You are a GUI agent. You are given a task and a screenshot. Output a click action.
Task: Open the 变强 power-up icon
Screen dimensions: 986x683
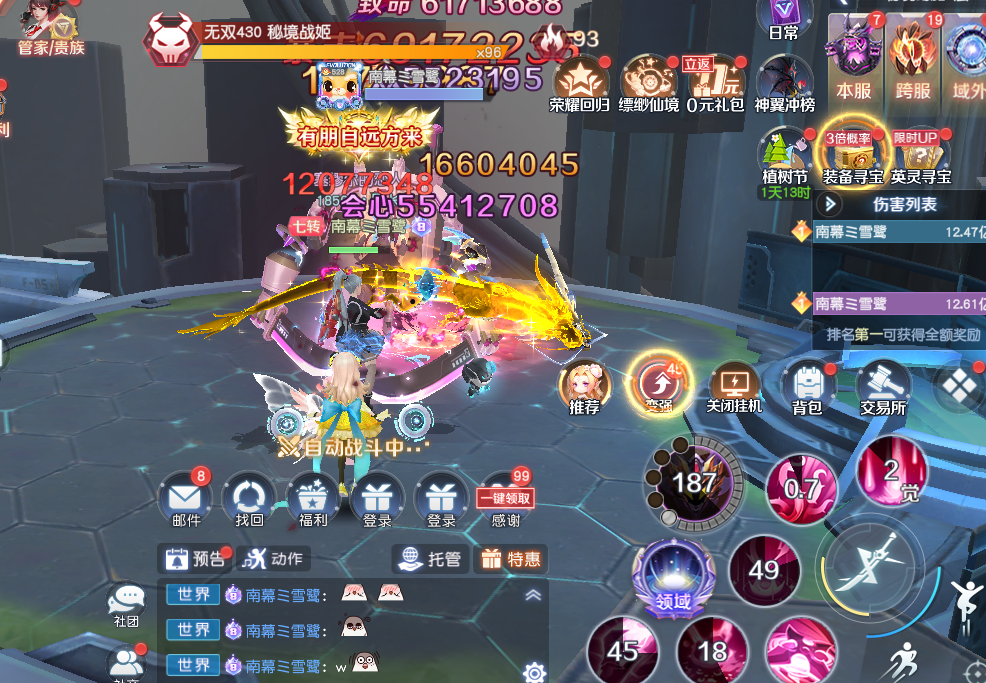tap(658, 385)
